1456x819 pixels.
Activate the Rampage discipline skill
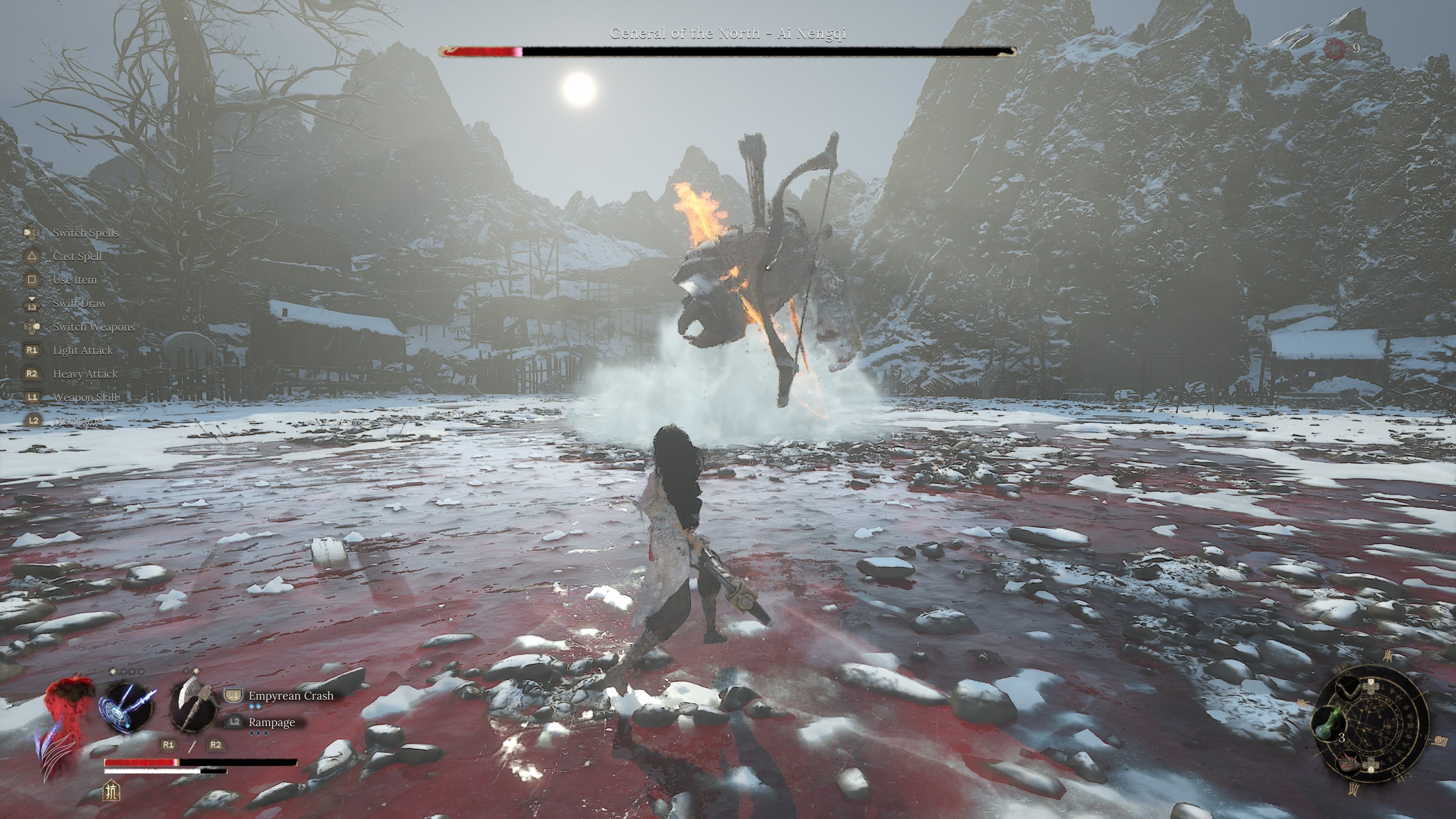click(x=271, y=722)
